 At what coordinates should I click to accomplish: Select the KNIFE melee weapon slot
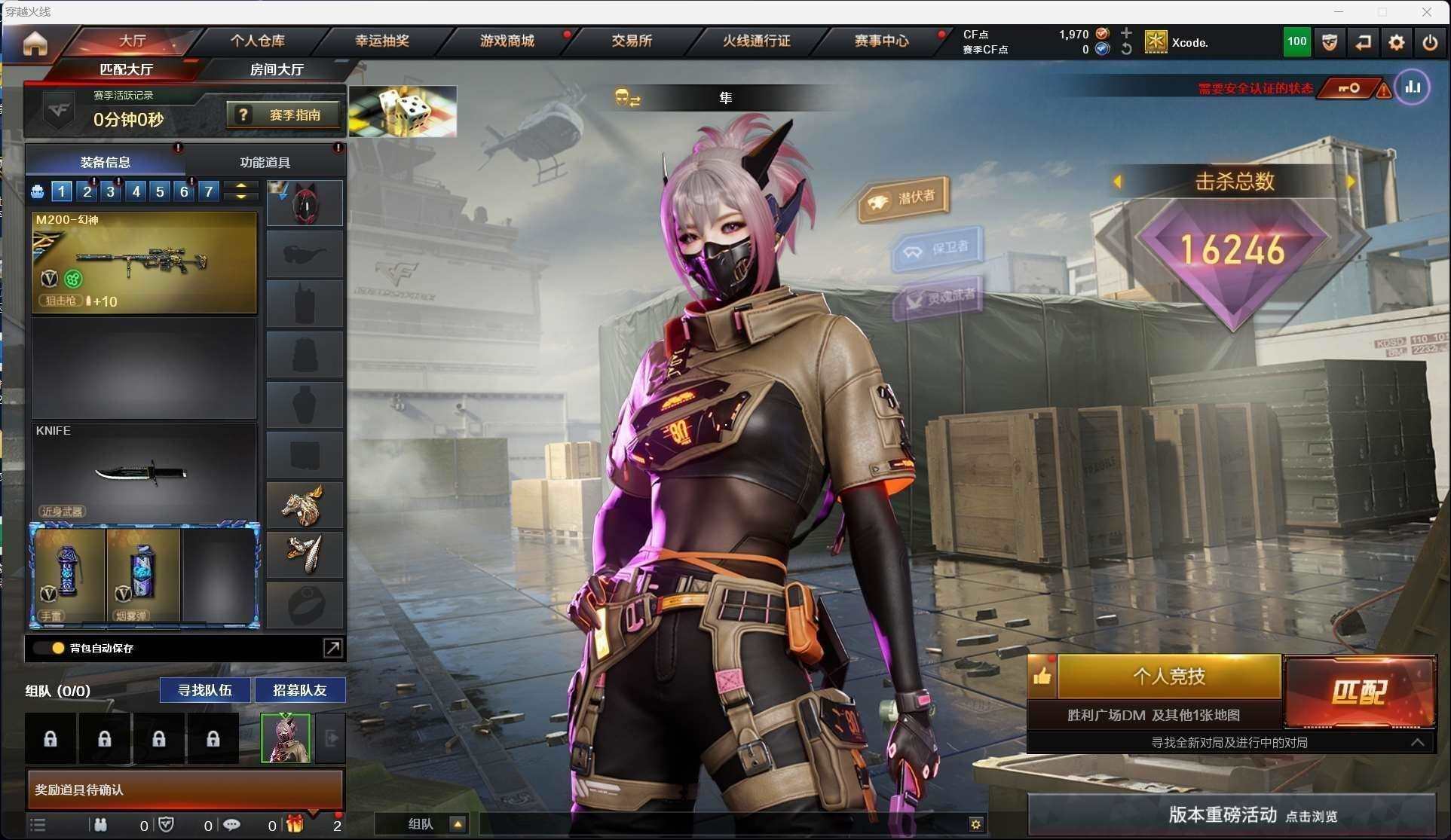(144, 472)
